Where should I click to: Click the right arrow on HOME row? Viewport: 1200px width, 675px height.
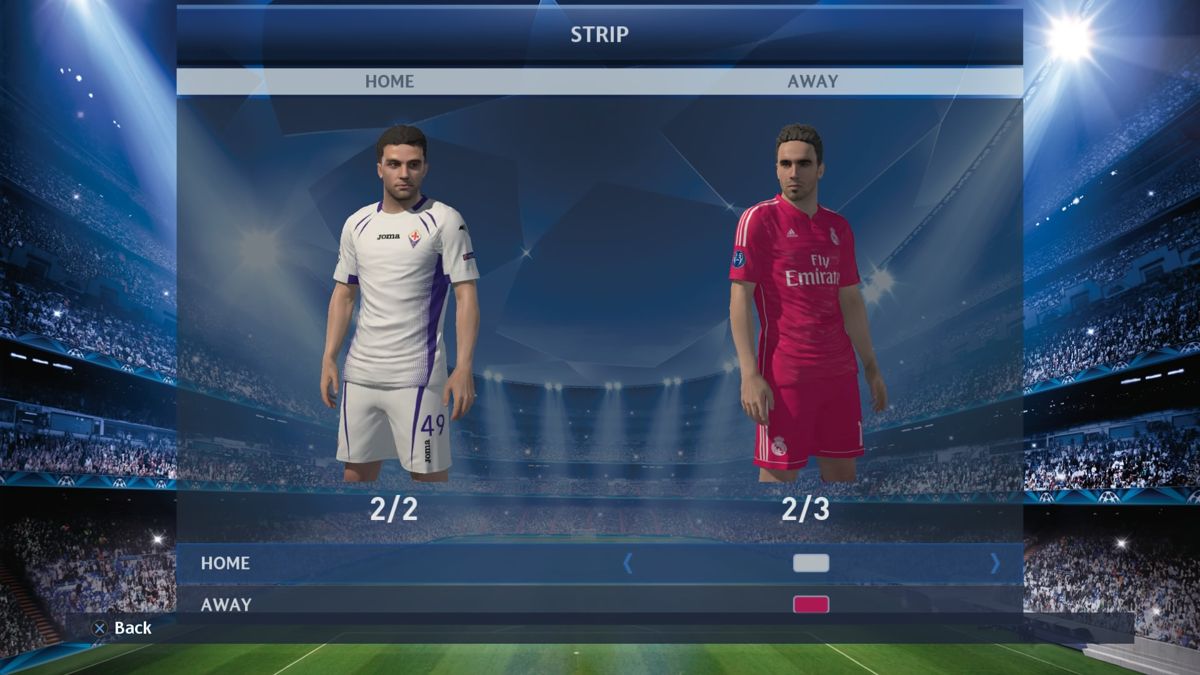click(994, 563)
